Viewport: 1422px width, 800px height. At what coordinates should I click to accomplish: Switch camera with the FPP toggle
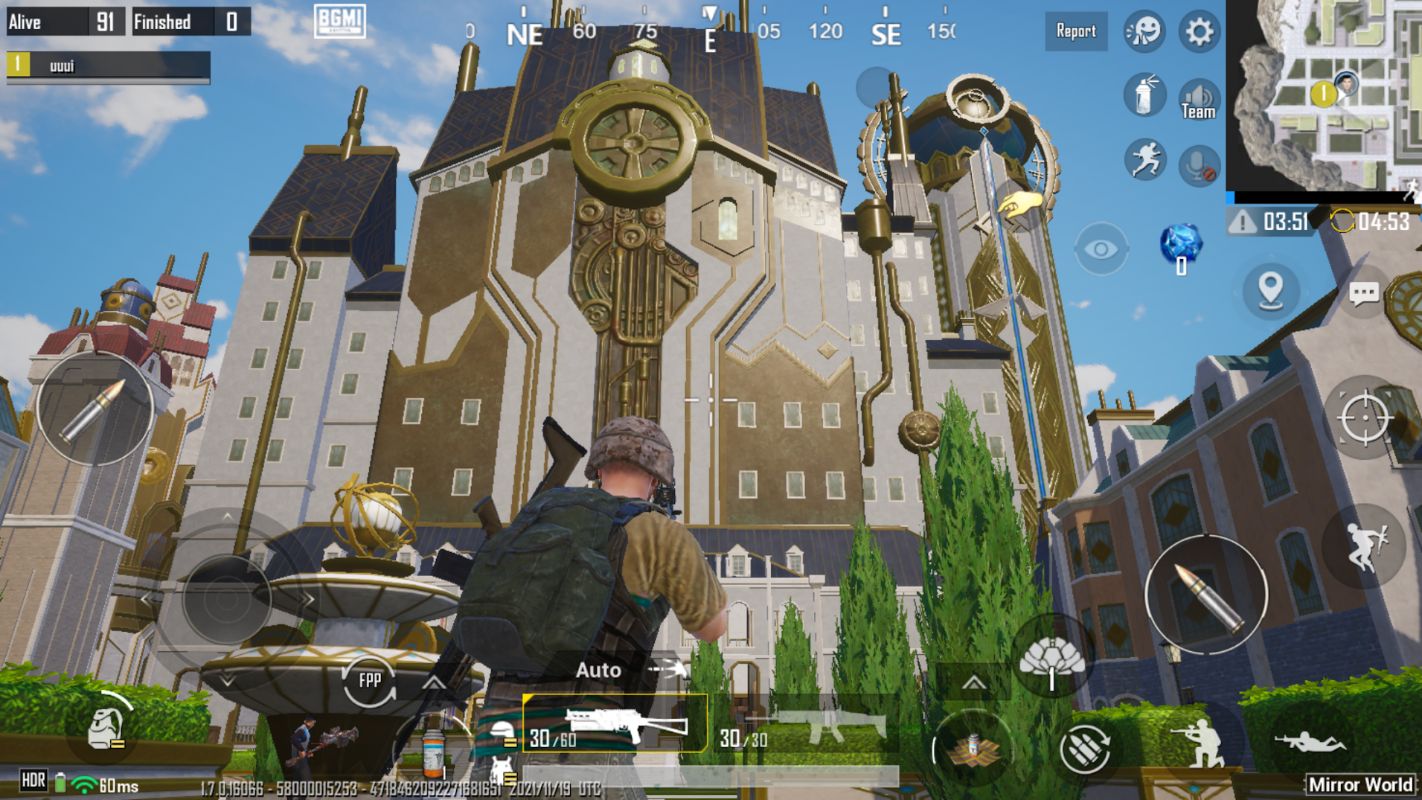click(x=368, y=680)
